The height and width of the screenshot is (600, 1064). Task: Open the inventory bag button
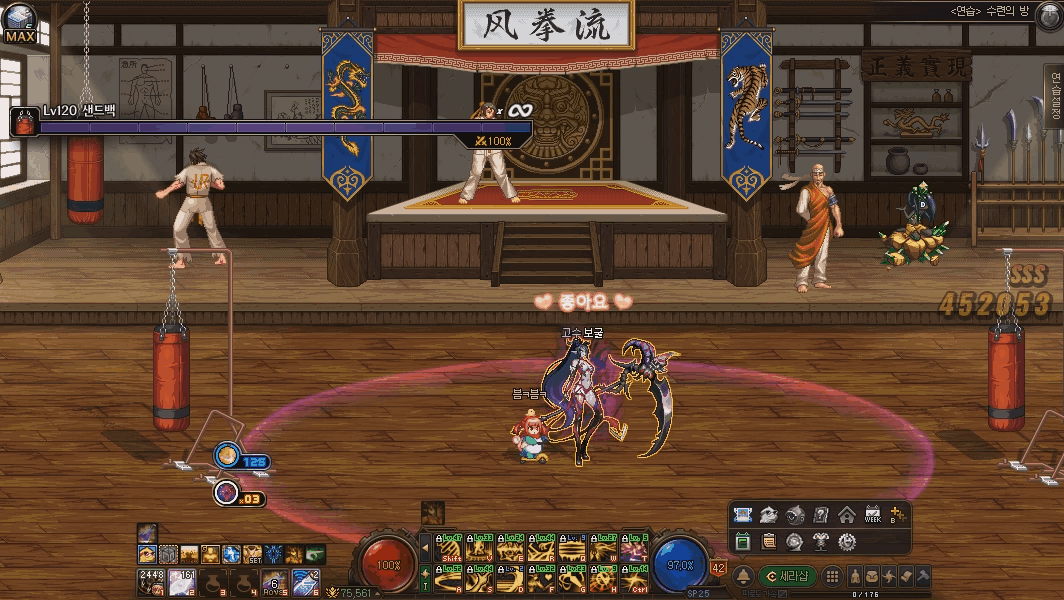click(x=873, y=576)
